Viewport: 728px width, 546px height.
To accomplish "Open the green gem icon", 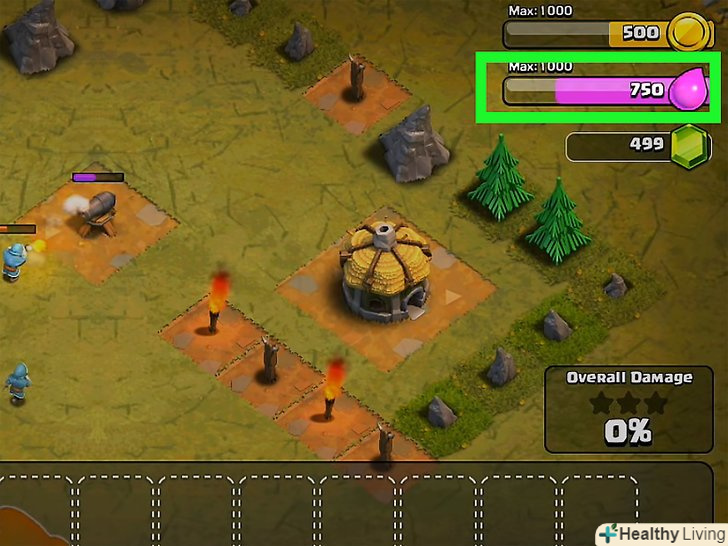I will tap(688, 147).
